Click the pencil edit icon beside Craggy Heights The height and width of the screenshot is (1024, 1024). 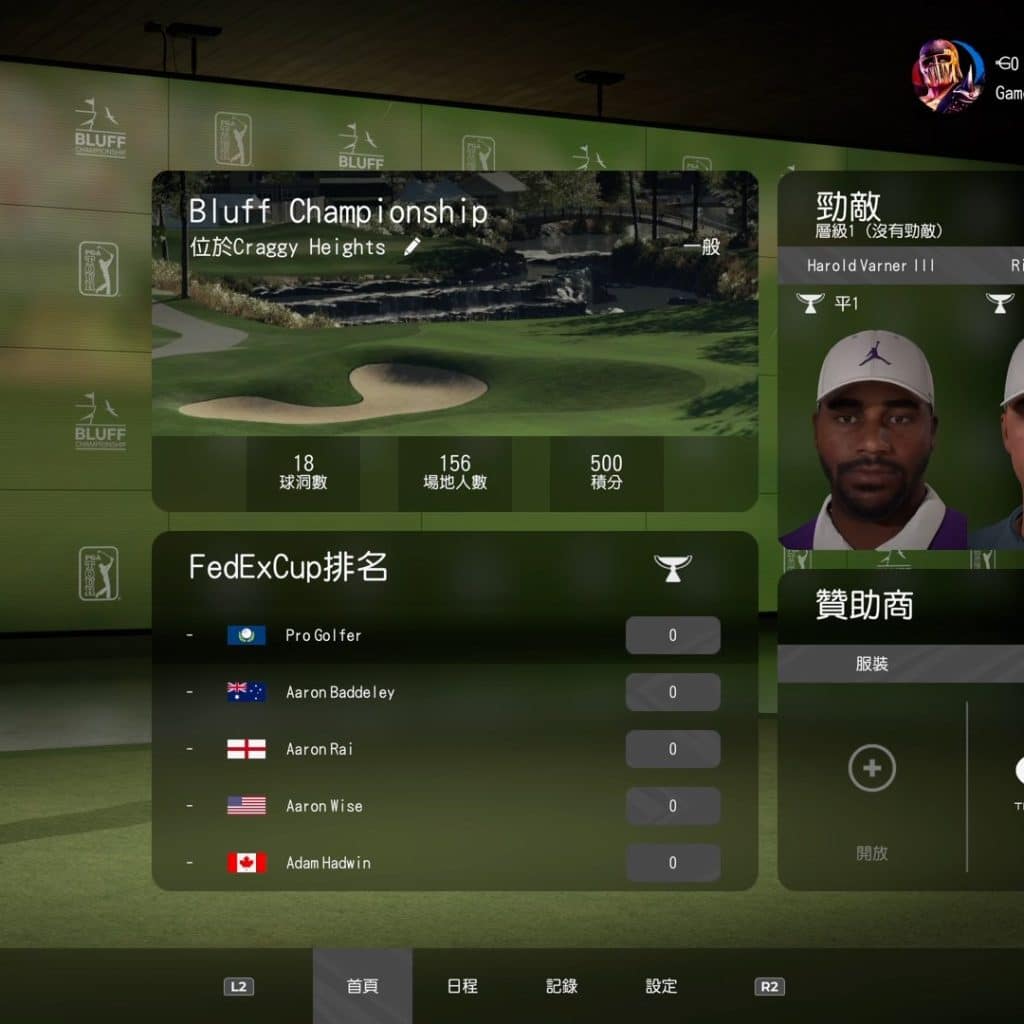(x=412, y=247)
